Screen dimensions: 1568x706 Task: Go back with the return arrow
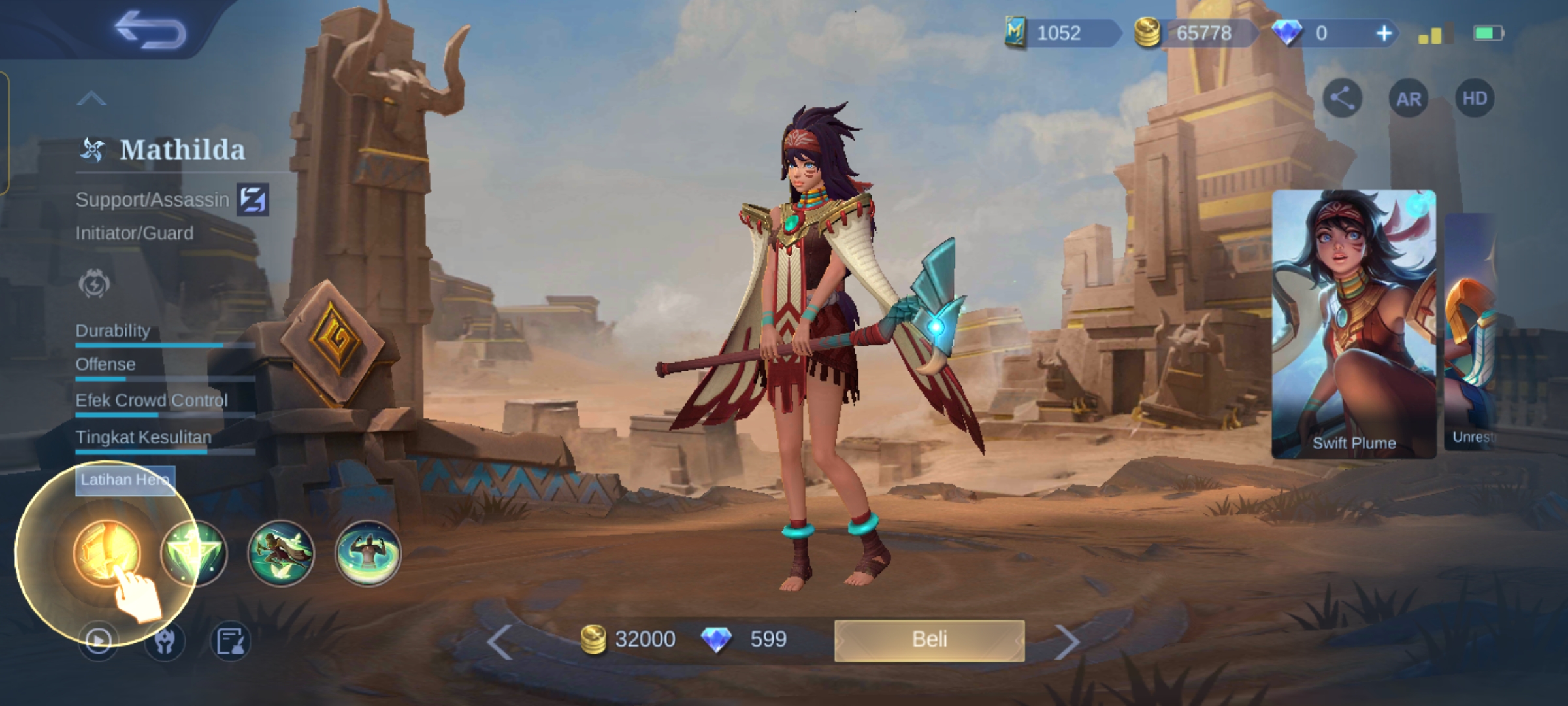coord(150,31)
